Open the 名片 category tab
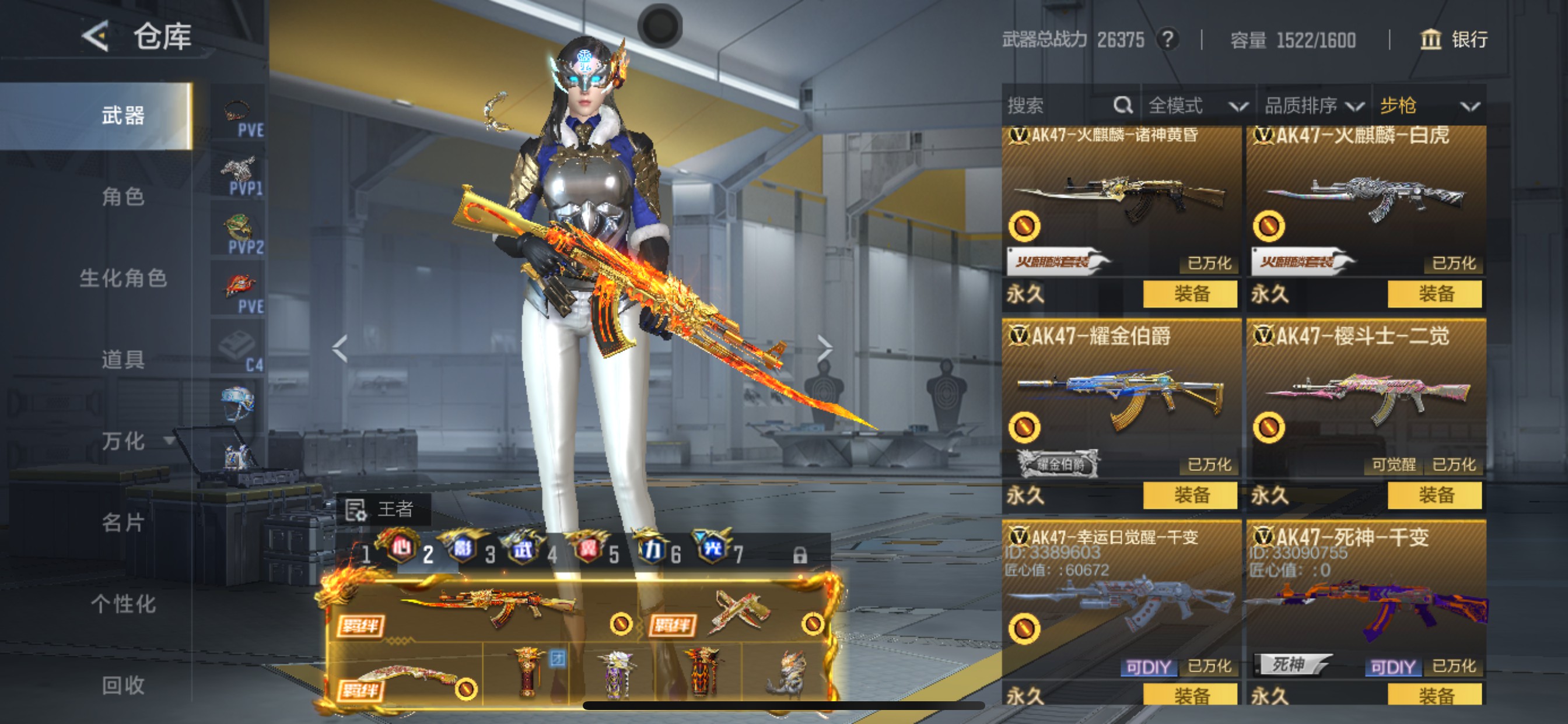This screenshot has height=724, width=1568. point(123,522)
